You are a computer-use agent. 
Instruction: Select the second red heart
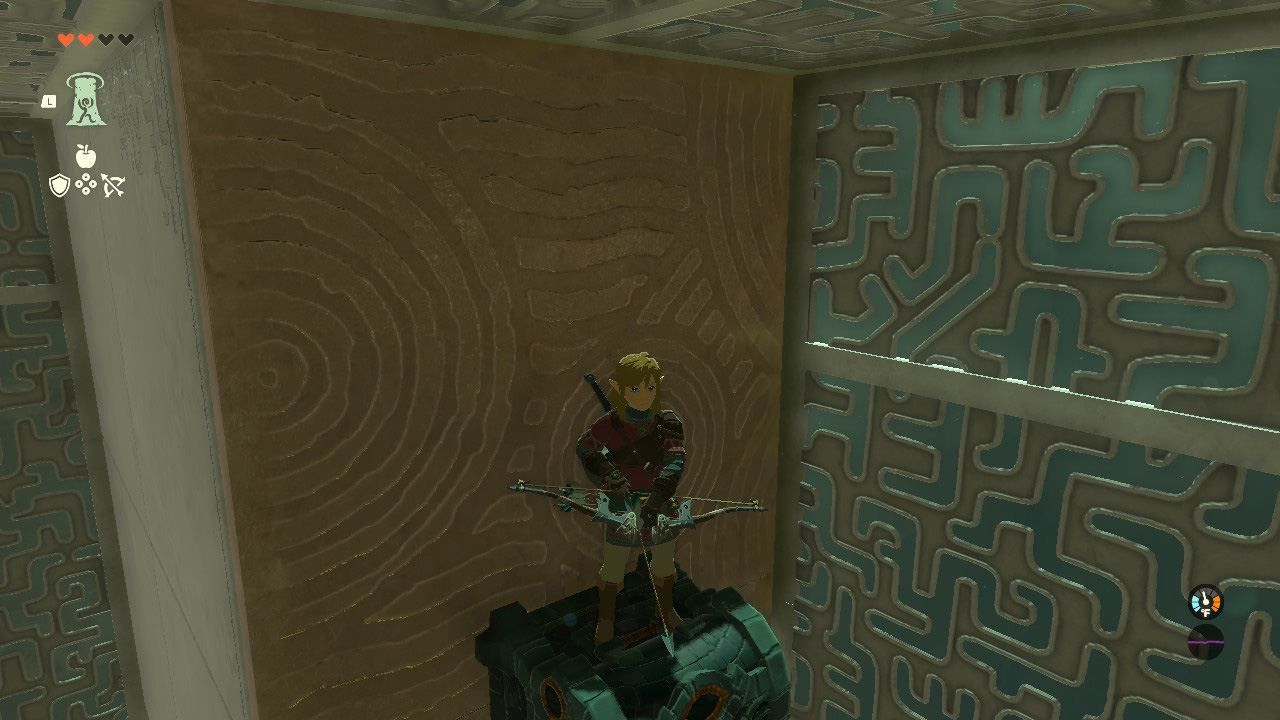click(84, 39)
